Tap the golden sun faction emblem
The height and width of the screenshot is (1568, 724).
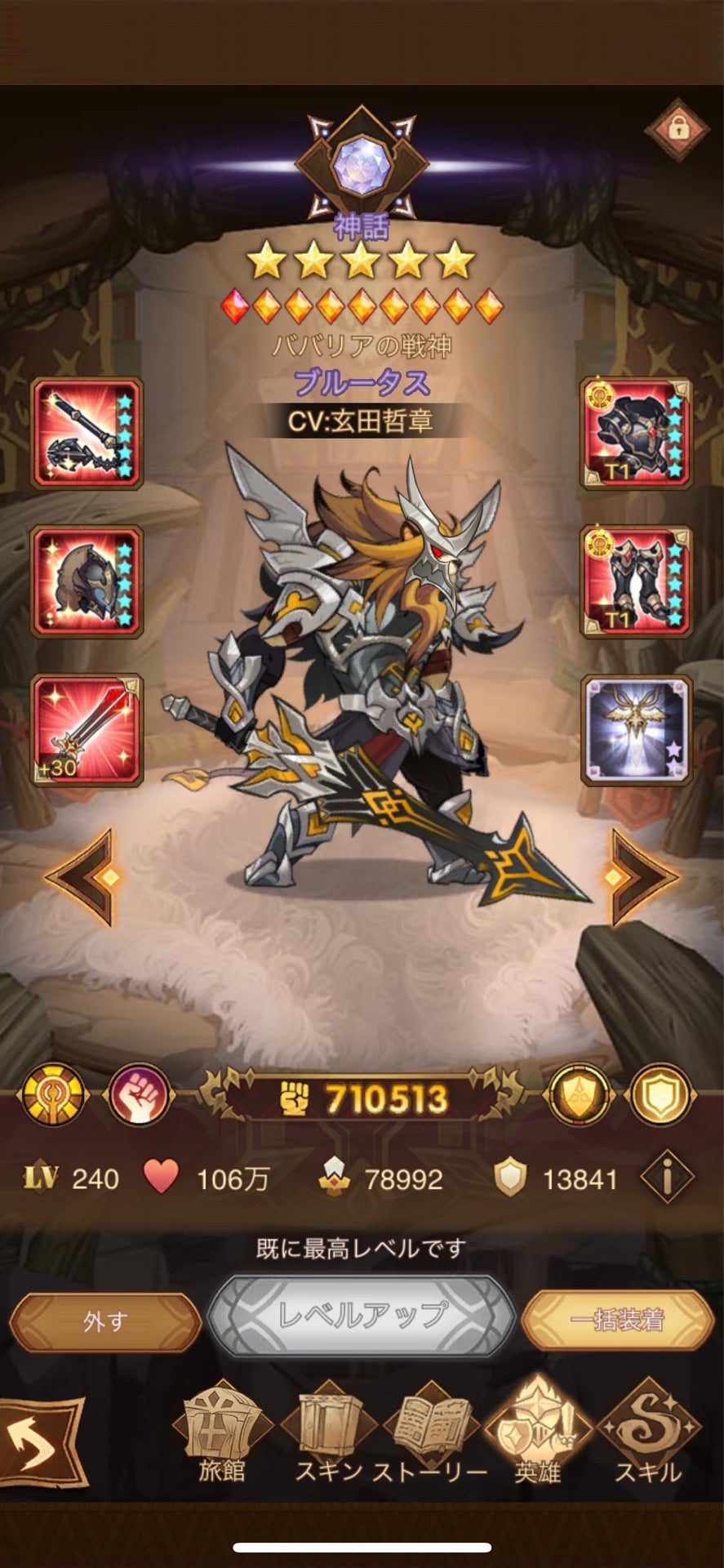pos(54,1095)
